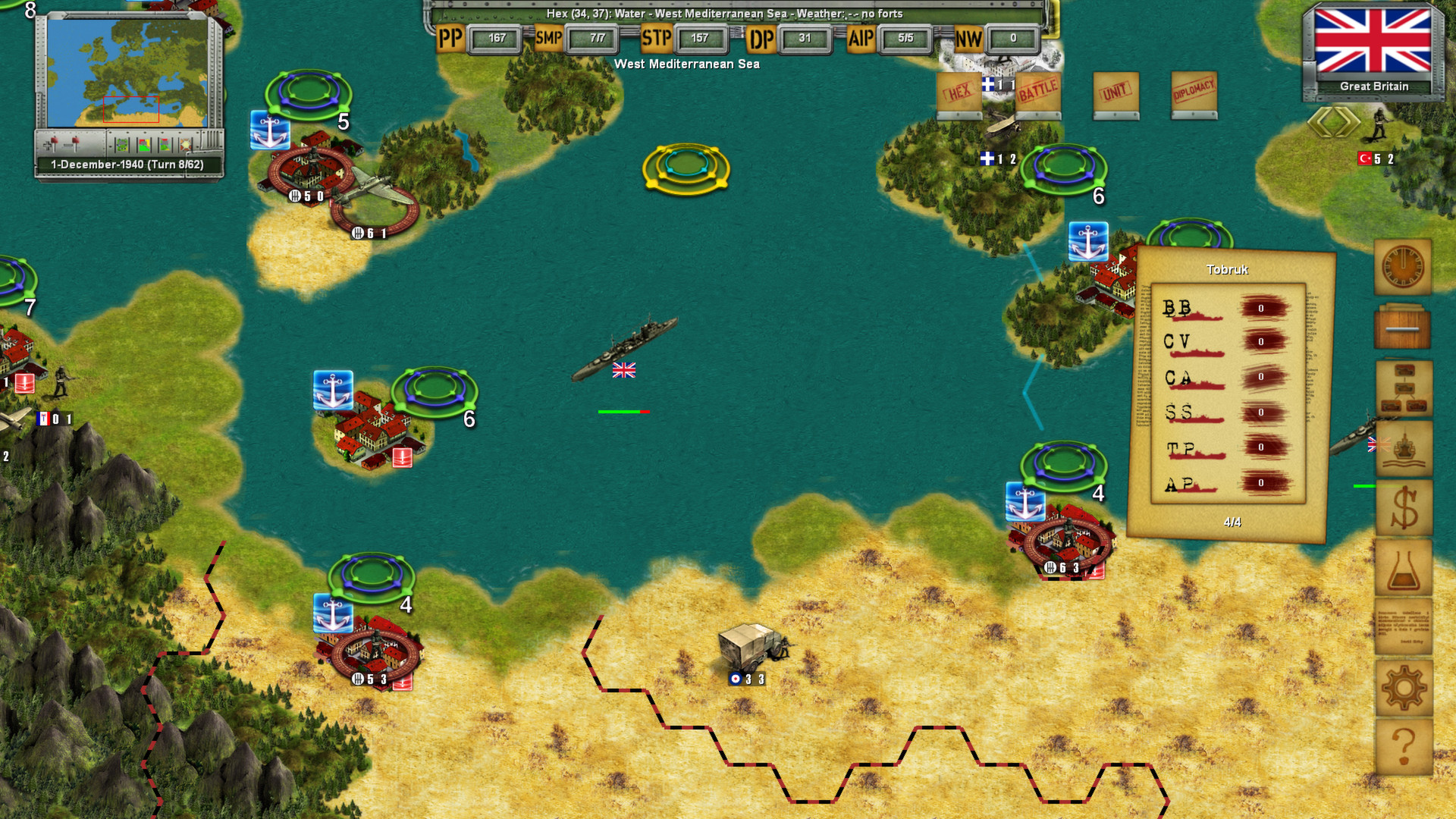Viewport: 1456px width, 819px height.
Task: Open the DIPLOMACY screen
Action: pos(1194,93)
